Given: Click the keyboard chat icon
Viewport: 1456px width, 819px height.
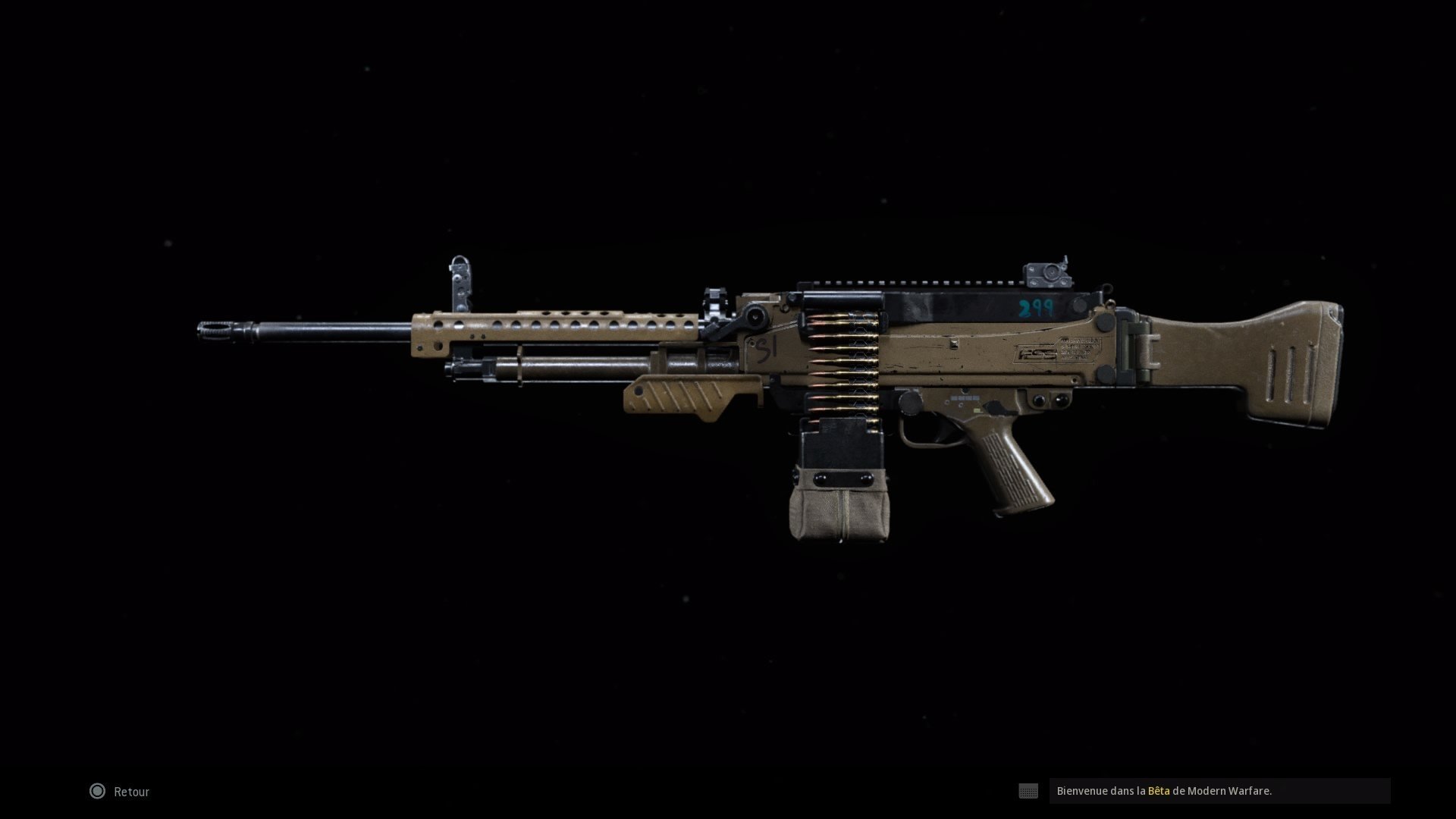Looking at the screenshot, I should (x=1029, y=791).
